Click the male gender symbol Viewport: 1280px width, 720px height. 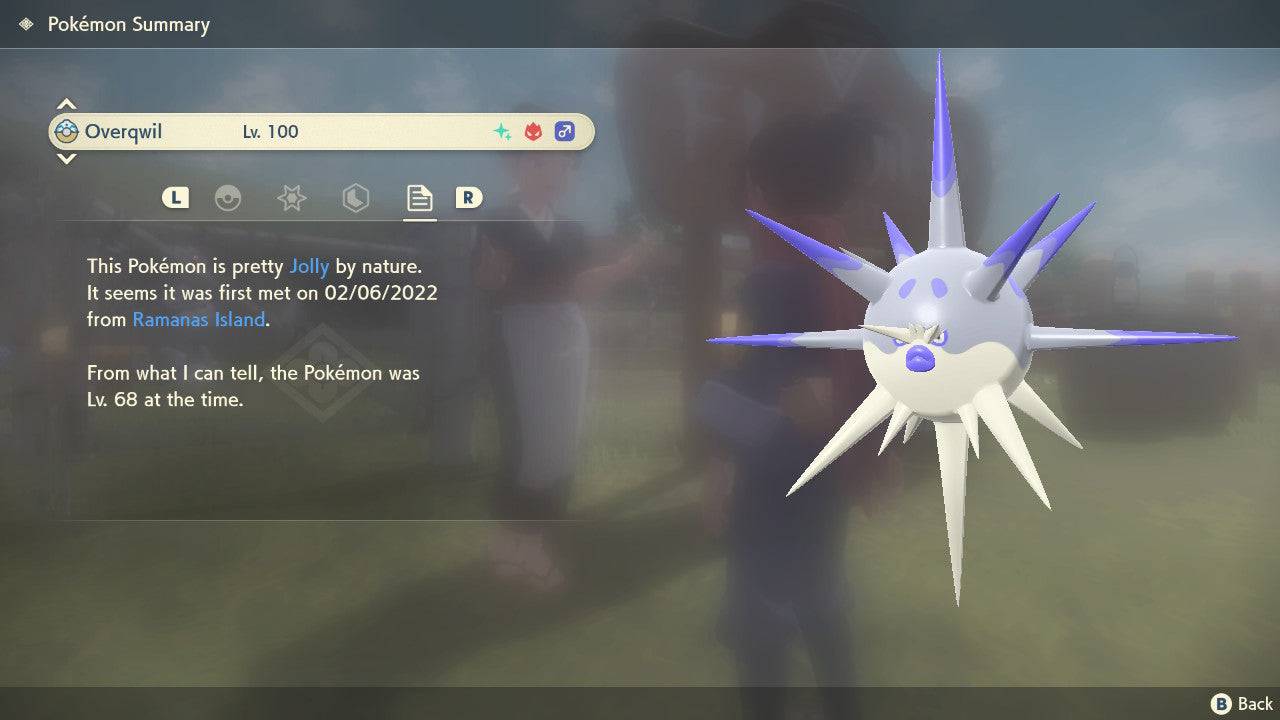[x=565, y=131]
